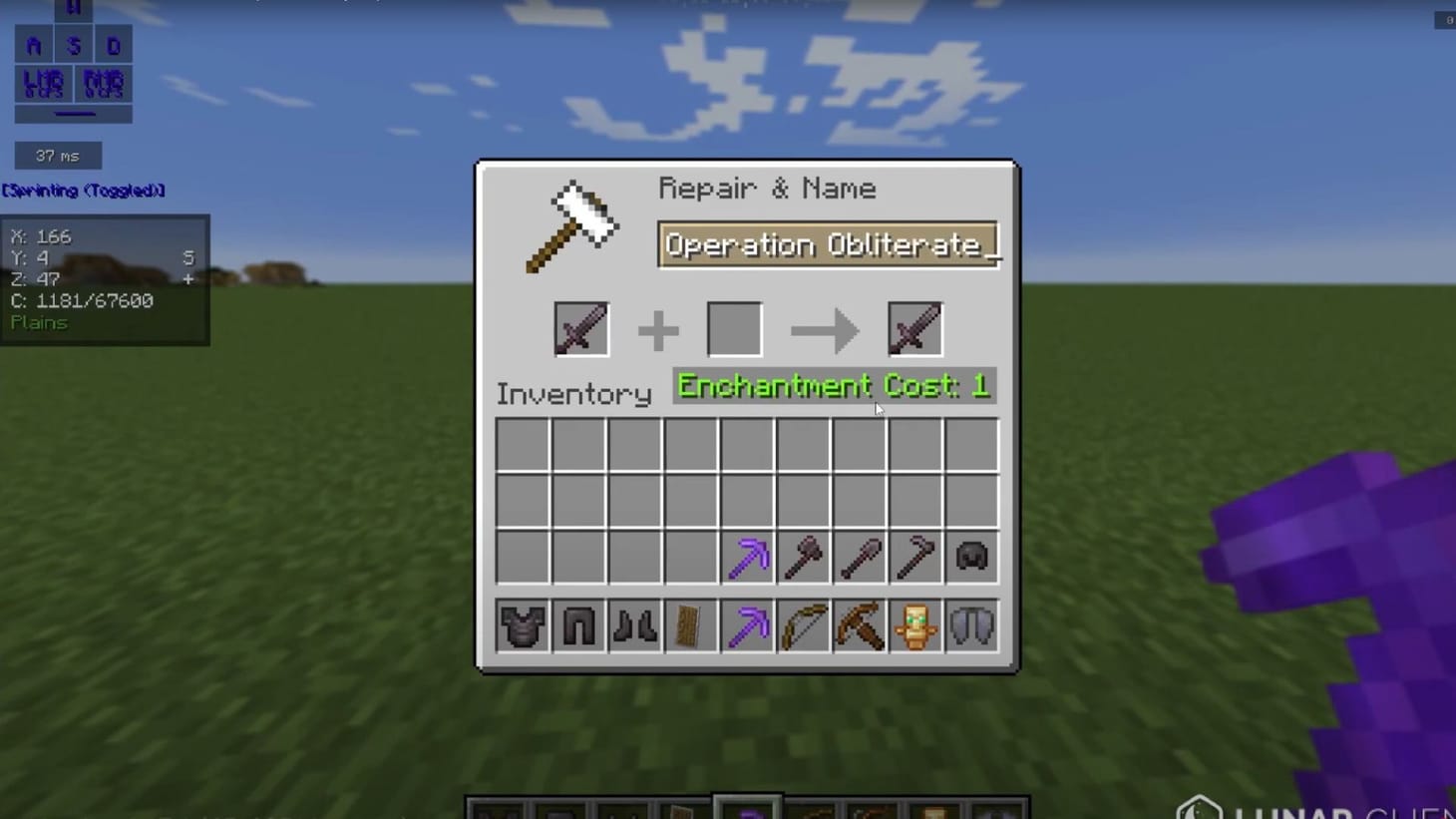The width and height of the screenshot is (1456, 819).
Task: Select the netherite hoe in the inventory
Action: pyautogui.click(x=914, y=557)
